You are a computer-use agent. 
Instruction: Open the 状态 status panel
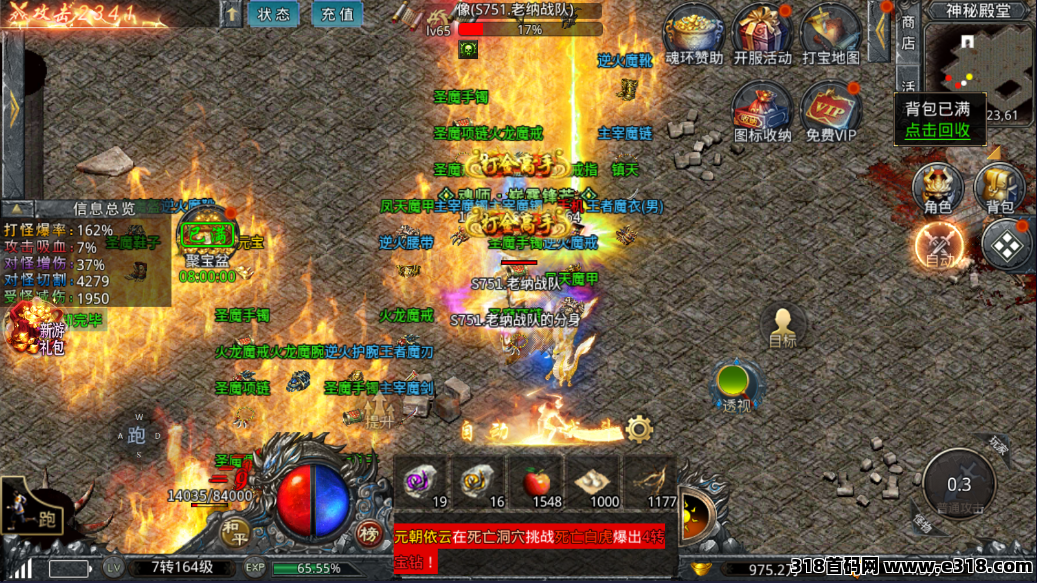(273, 14)
